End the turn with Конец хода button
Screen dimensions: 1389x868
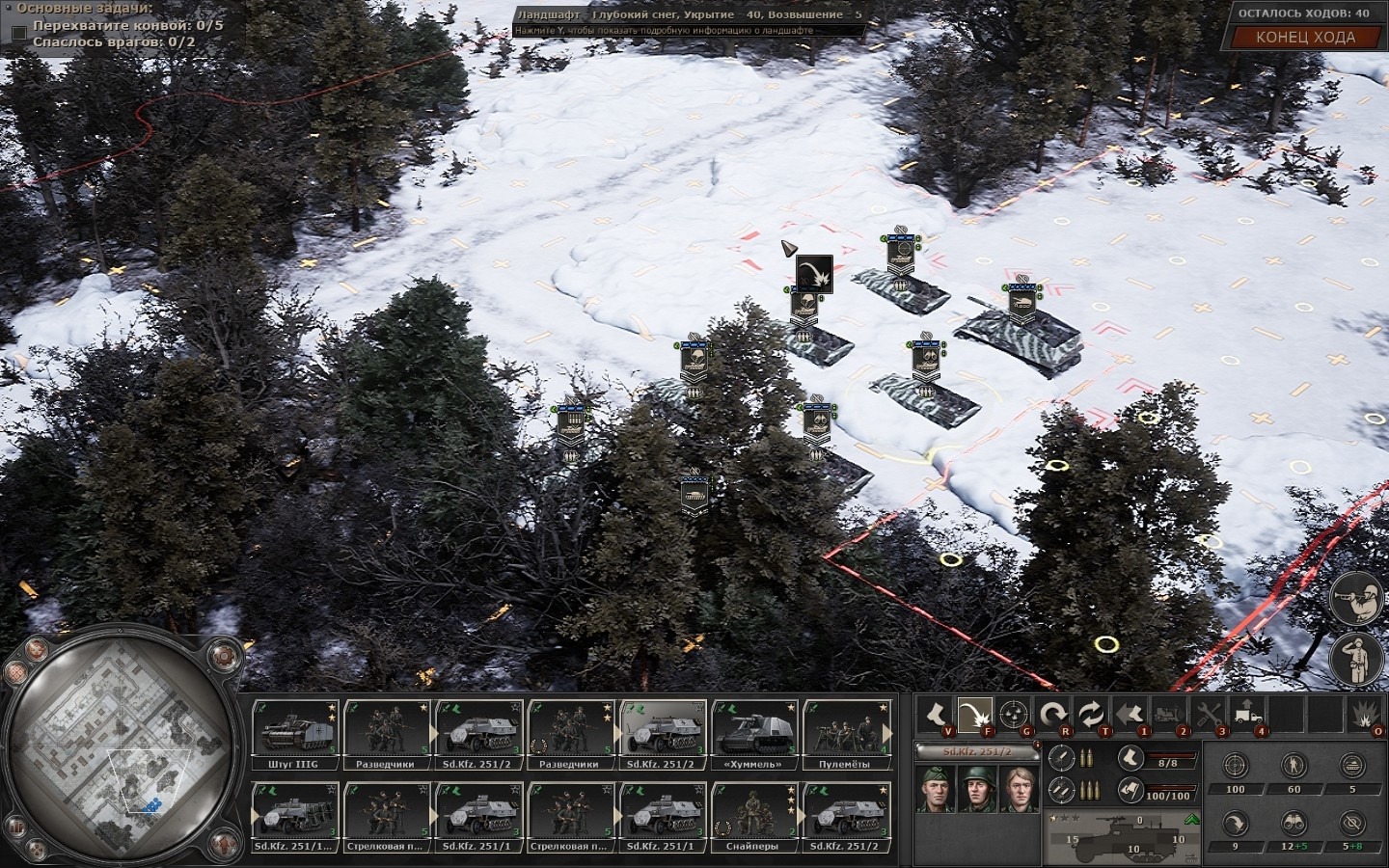[1305, 38]
